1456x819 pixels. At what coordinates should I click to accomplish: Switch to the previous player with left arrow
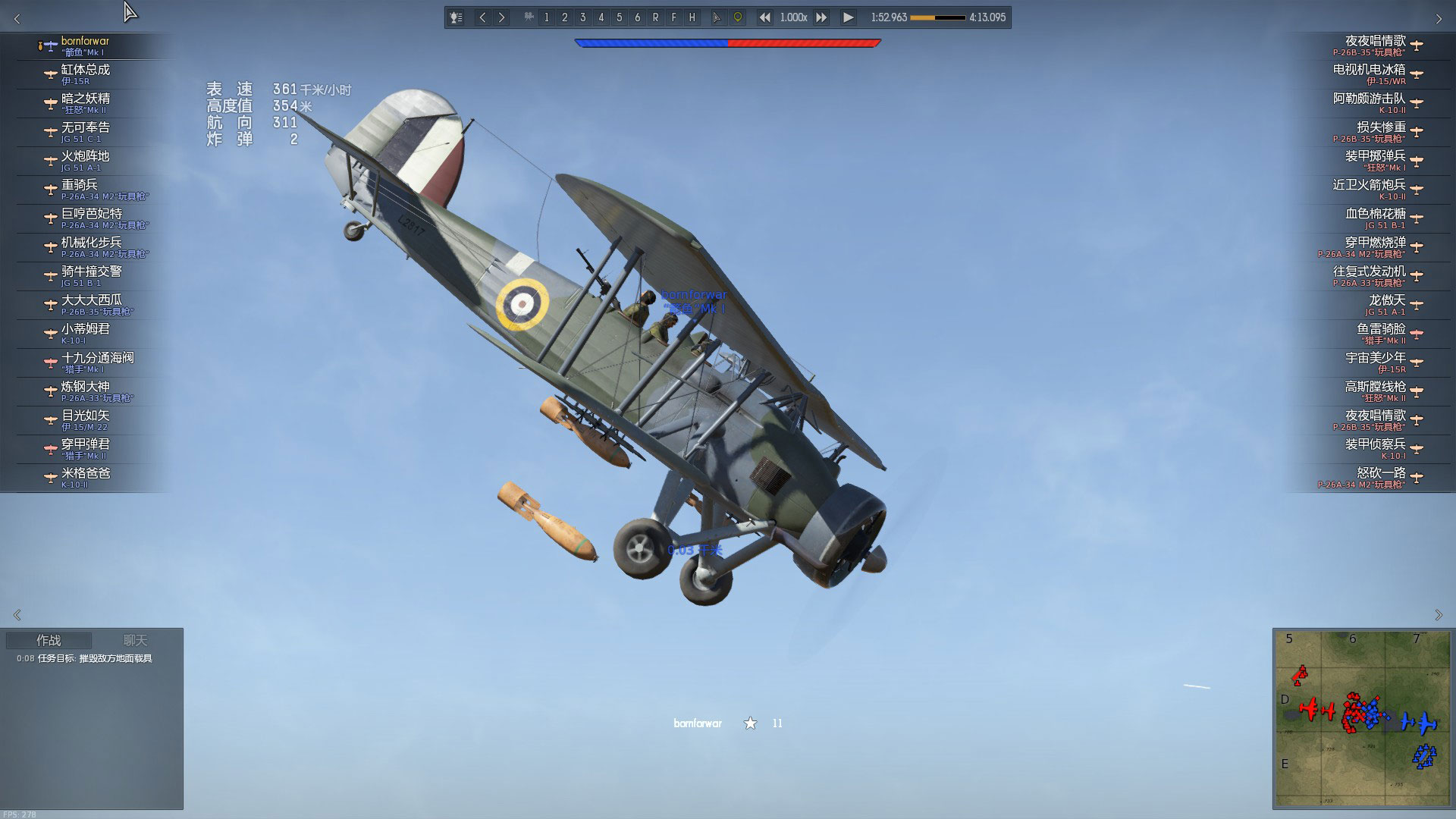[482, 17]
